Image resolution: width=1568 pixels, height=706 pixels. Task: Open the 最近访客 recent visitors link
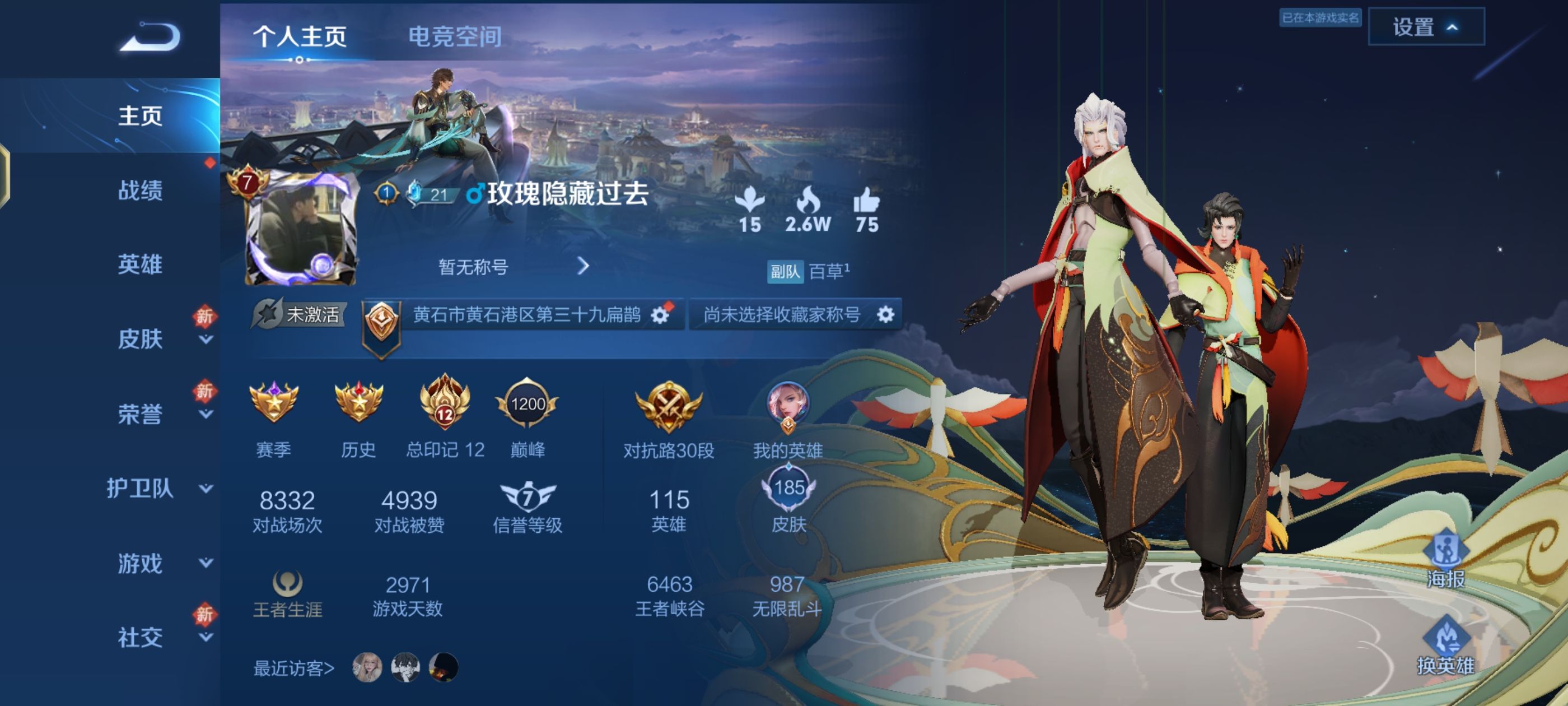292,670
